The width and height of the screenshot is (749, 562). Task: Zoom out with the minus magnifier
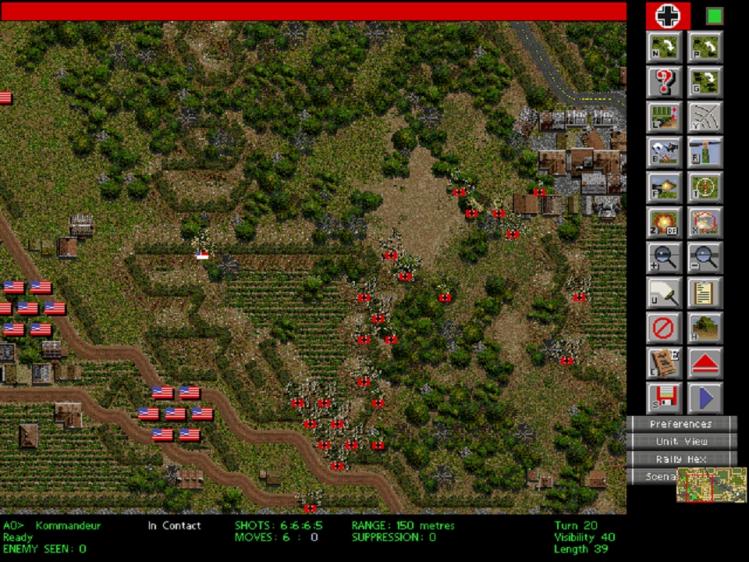[706, 257]
